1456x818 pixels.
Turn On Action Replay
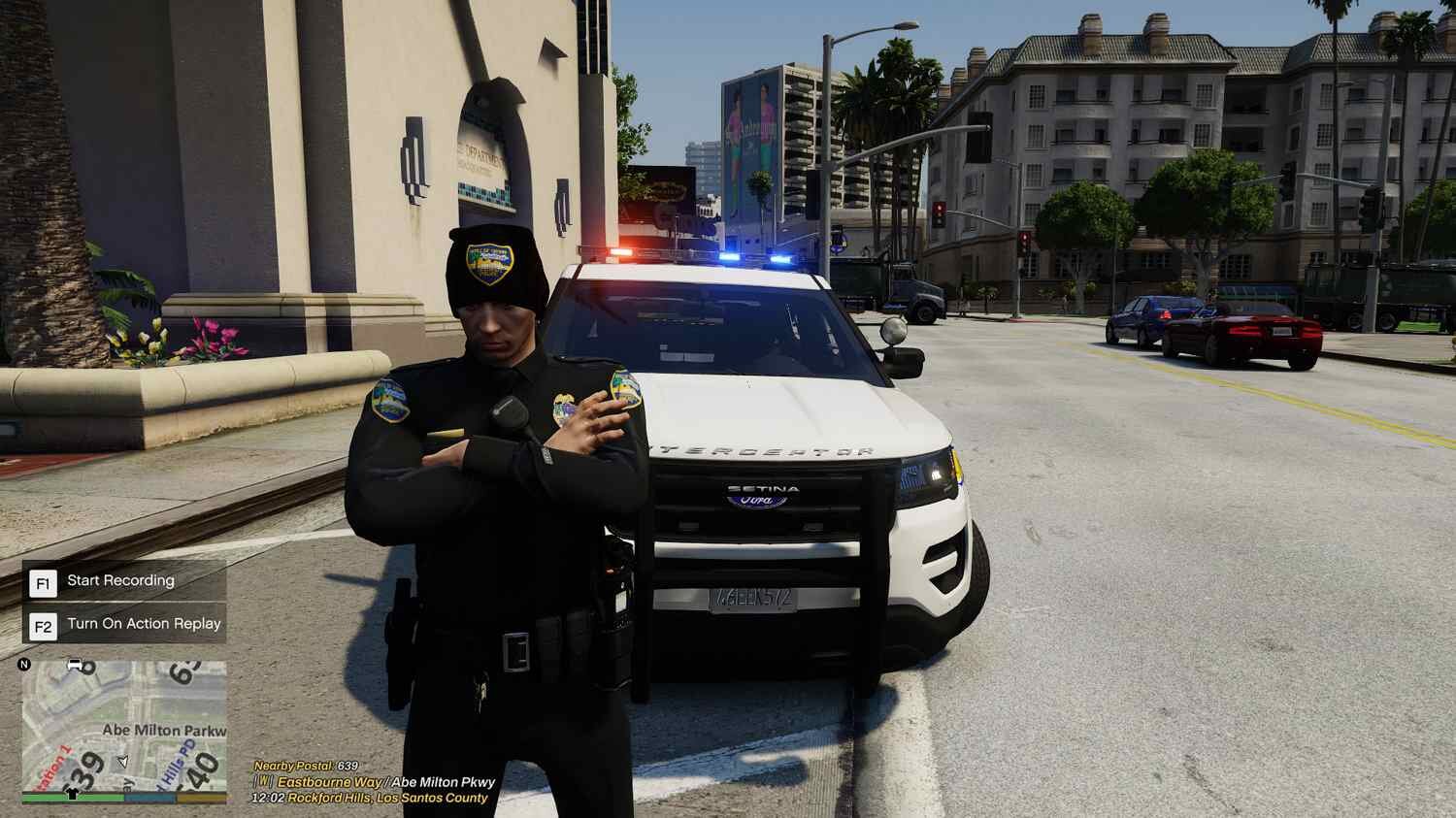[143, 624]
